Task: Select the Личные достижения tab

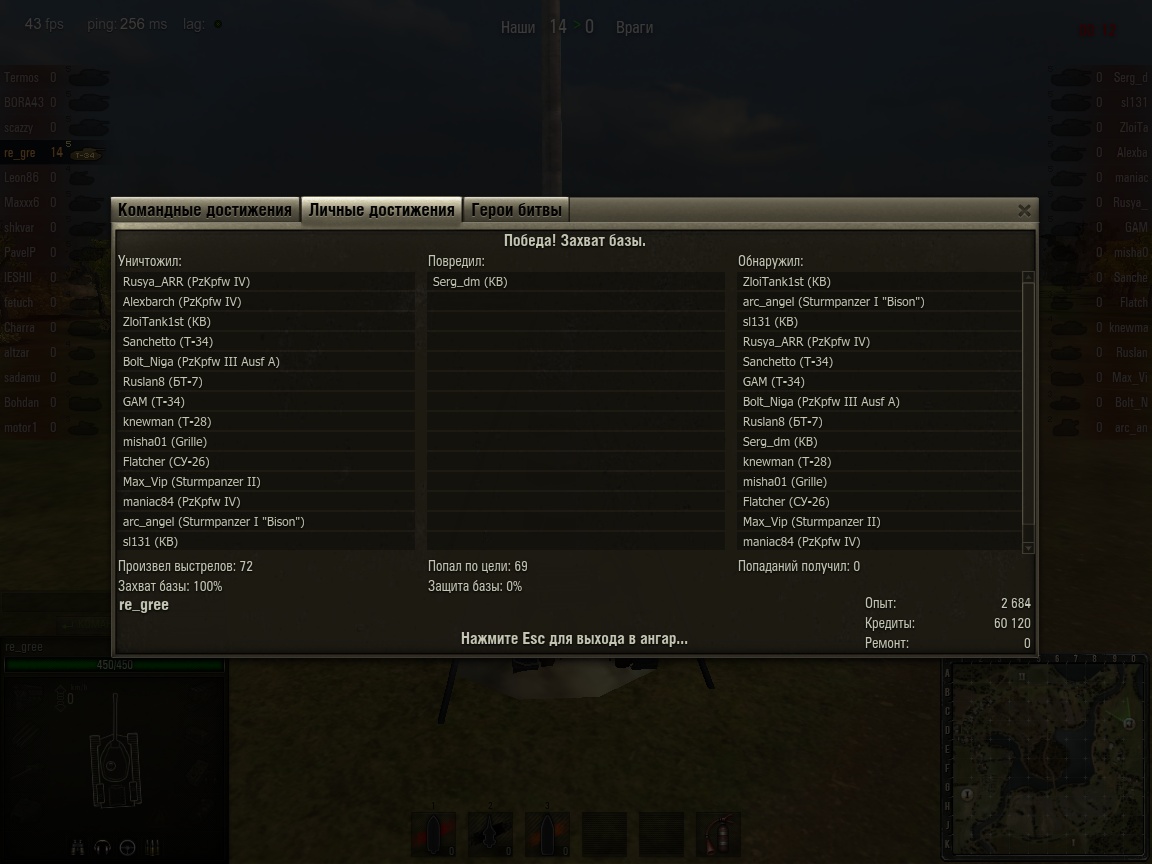Action: pos(381,210)
